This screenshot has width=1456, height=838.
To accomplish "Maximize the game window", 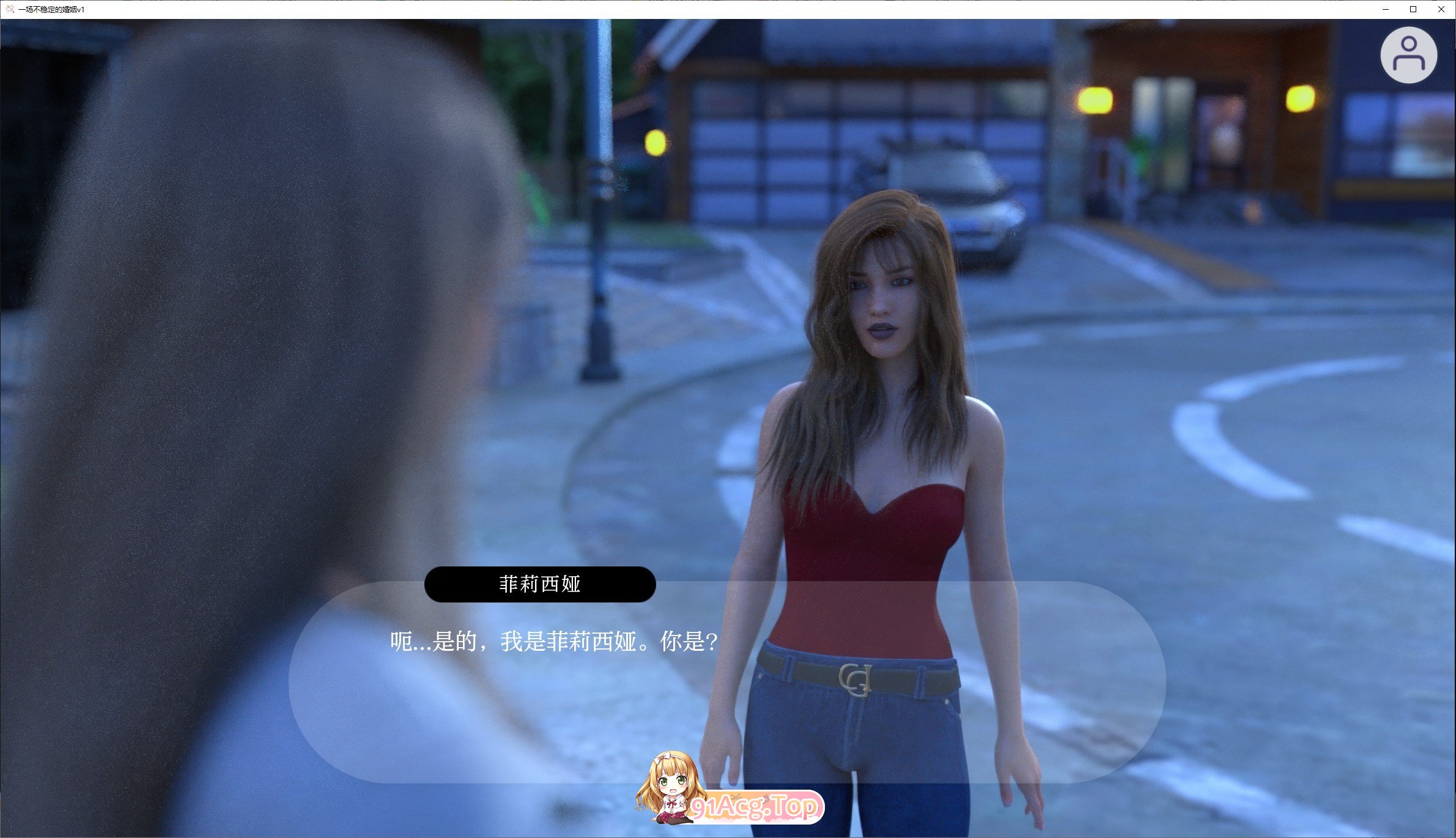I will [1413, 9].
